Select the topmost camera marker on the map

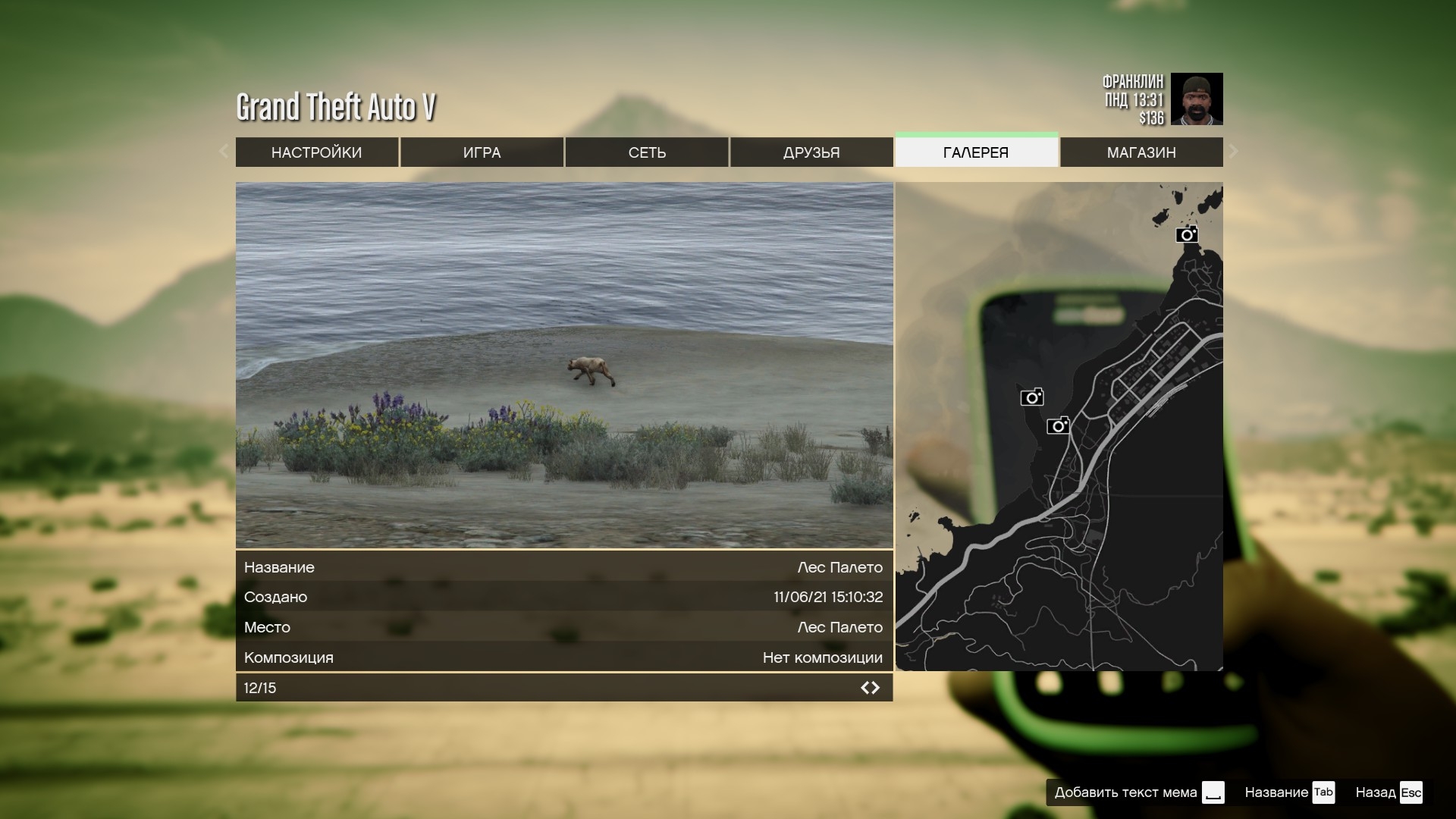pos(1187,234)
